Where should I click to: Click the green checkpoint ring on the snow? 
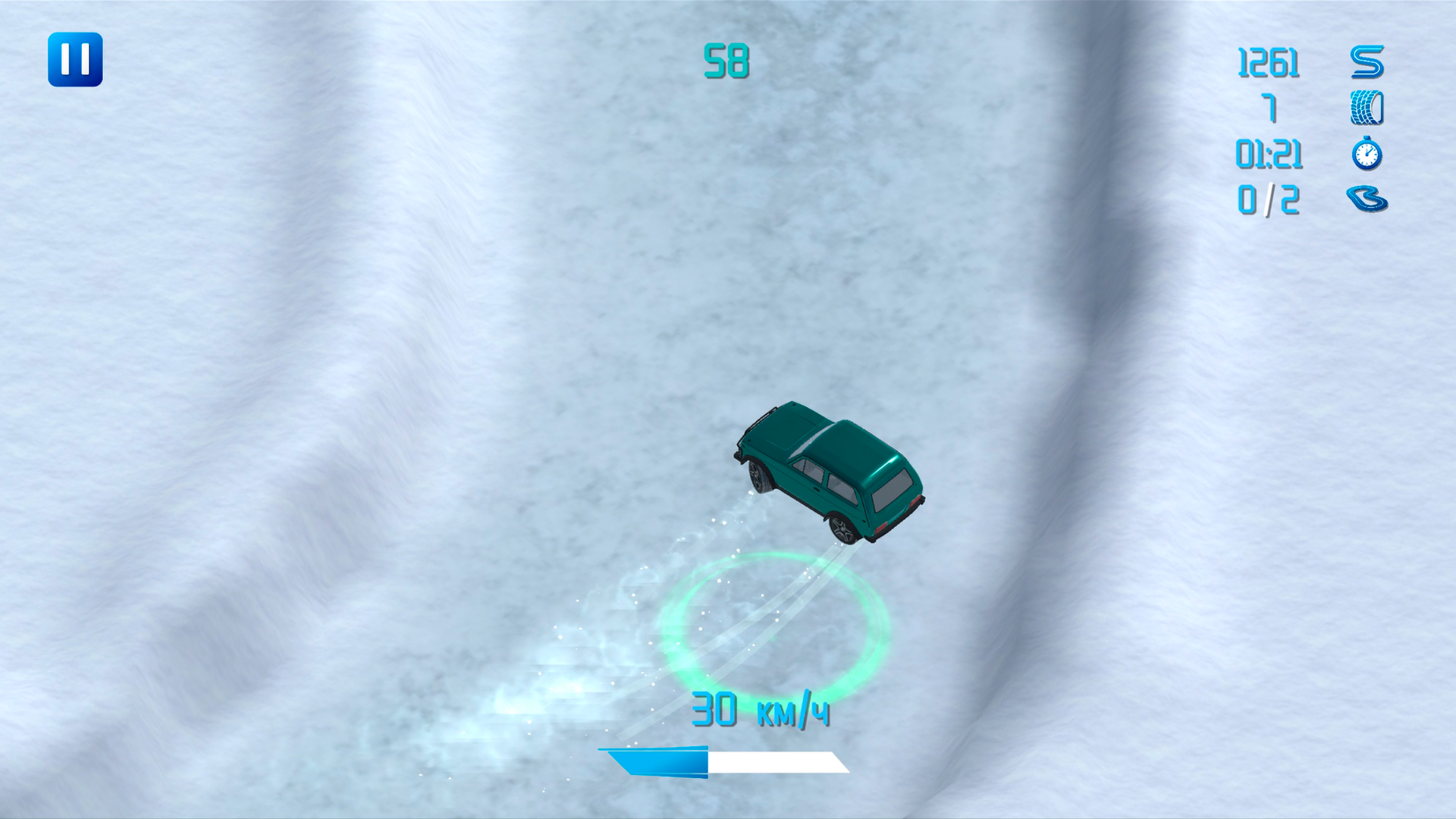[x=773, y=622]
